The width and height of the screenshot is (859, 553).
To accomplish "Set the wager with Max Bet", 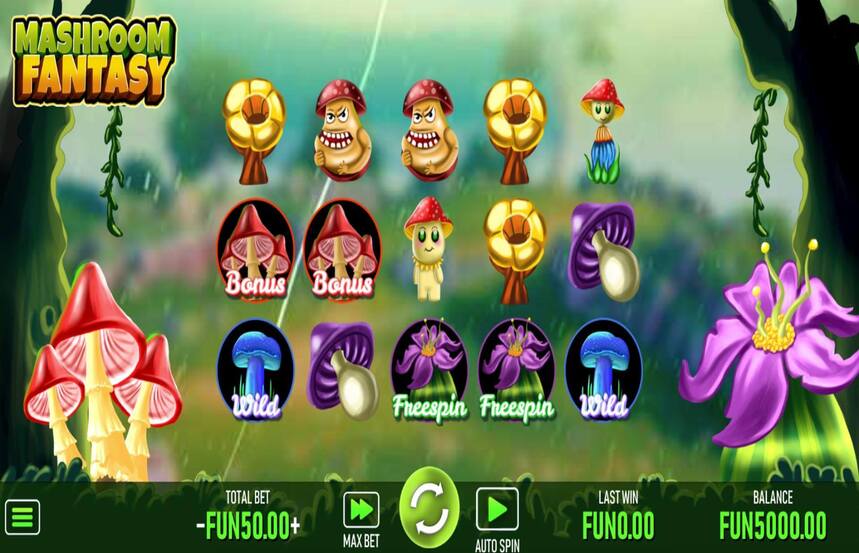I will pos(361,509).
